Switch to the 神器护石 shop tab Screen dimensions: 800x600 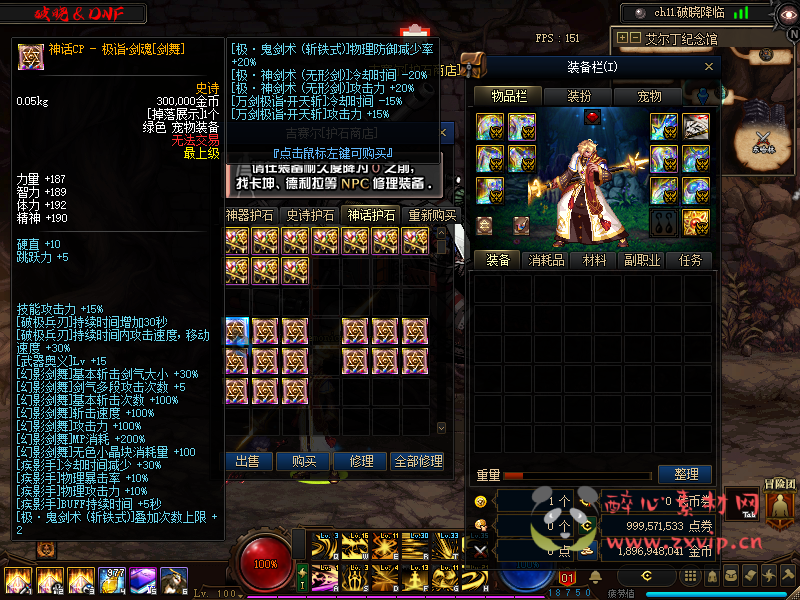[x=252, y=215]
